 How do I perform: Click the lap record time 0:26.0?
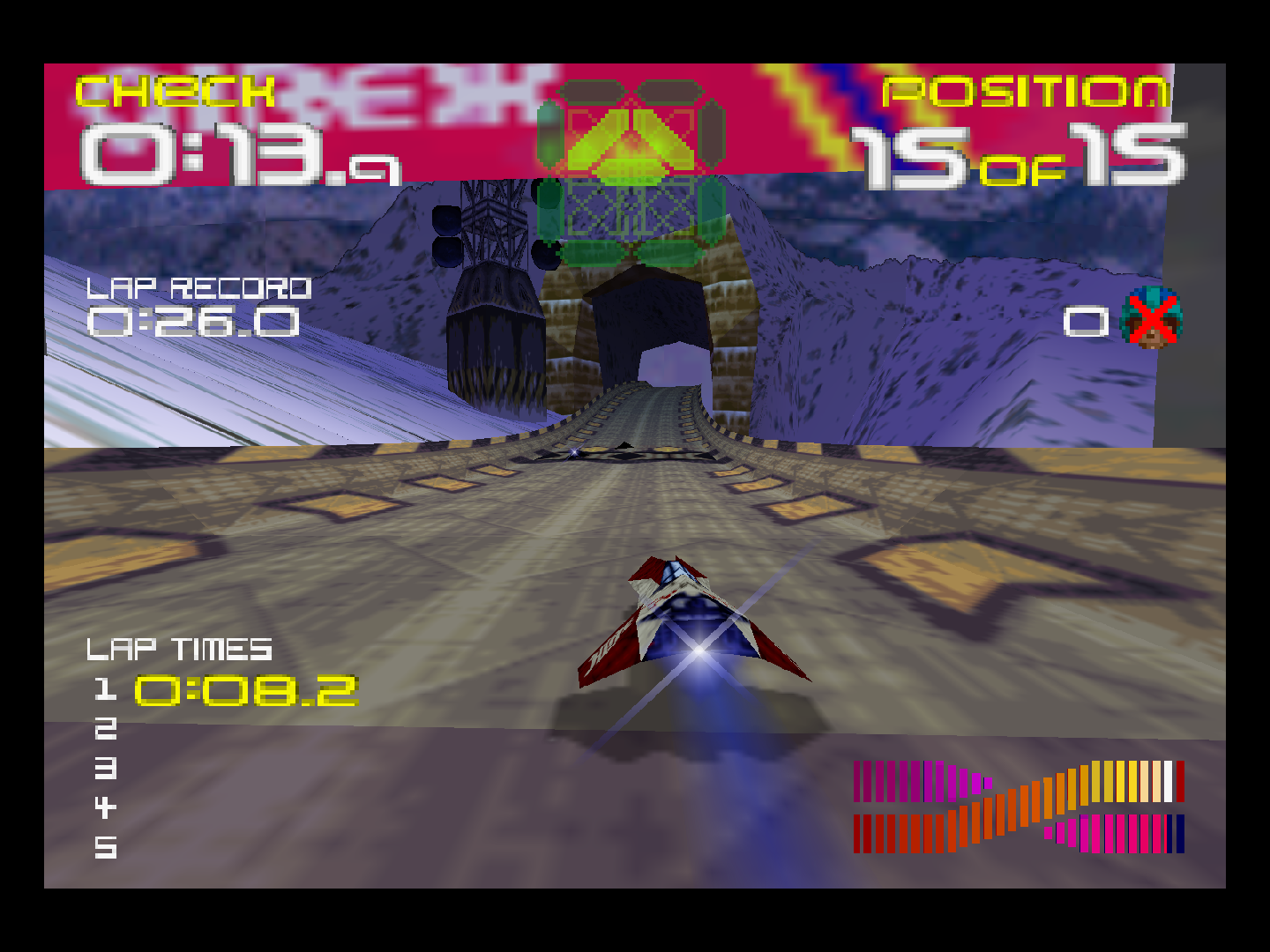pos(192,324)
